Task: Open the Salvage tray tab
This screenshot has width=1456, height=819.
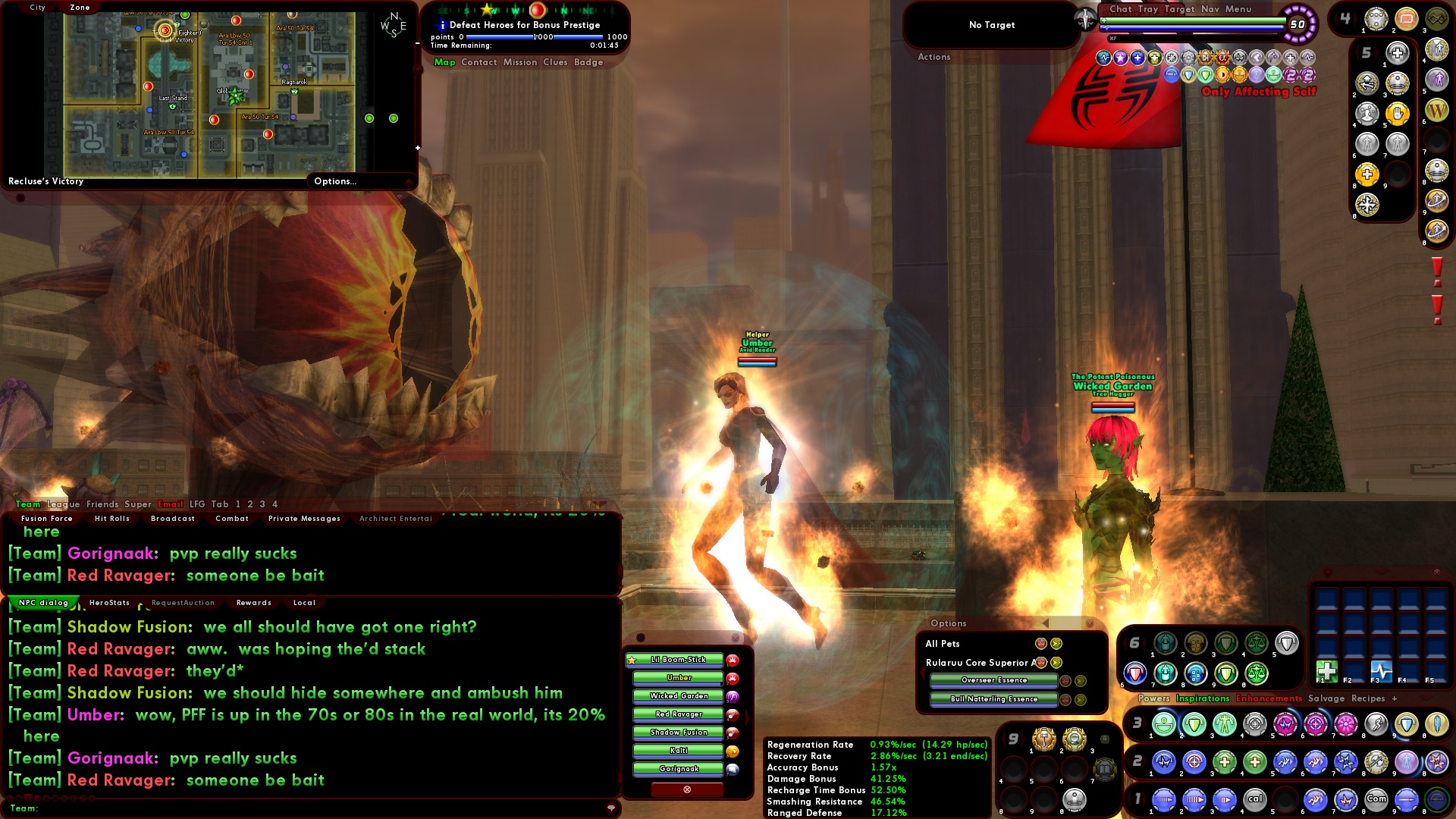Action: click(1326, 698)
